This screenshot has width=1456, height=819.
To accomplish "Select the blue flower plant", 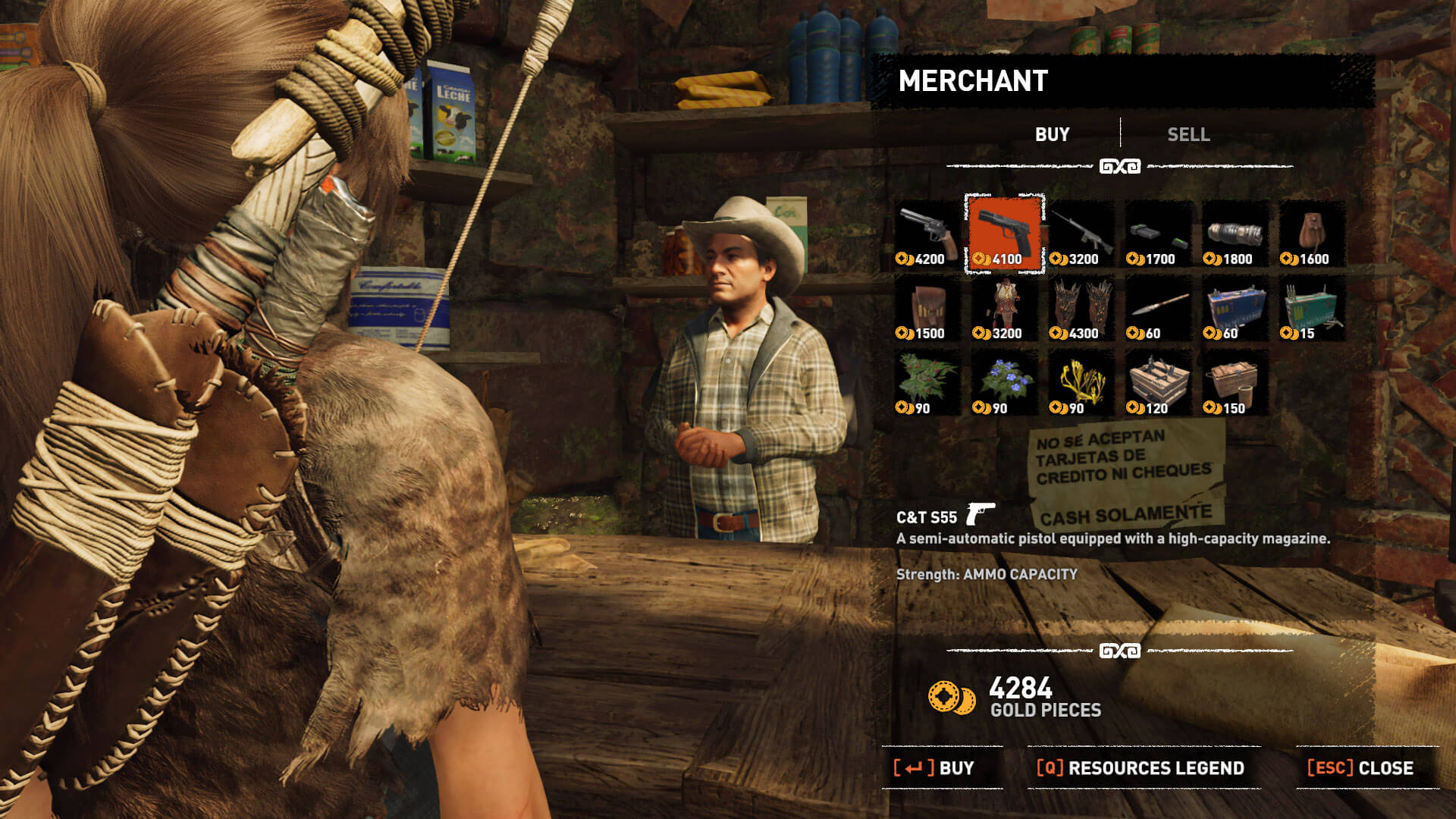I will [1004, 382].
